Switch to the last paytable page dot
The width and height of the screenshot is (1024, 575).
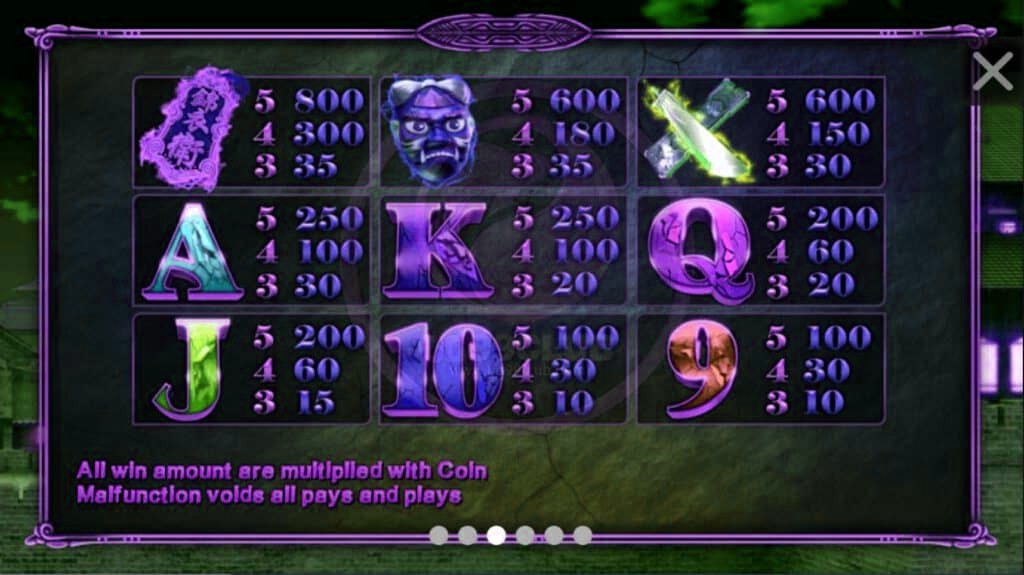pyautogui.click(x=583, y=535)
